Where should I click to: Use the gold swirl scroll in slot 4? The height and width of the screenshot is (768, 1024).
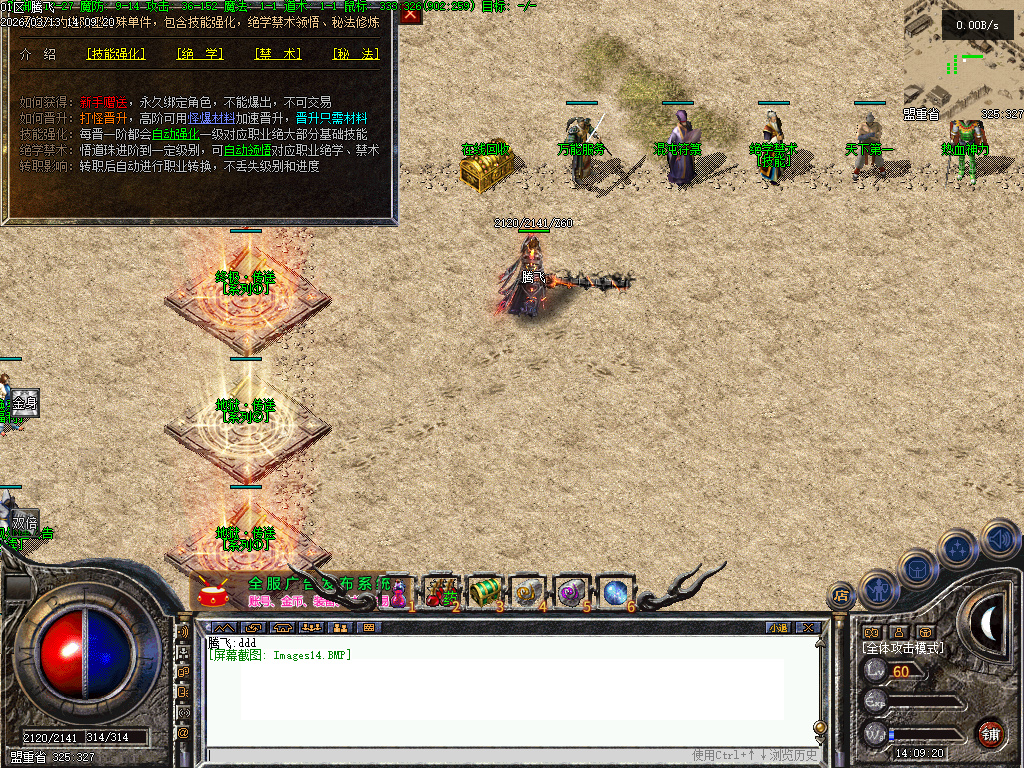pos(527,592)
